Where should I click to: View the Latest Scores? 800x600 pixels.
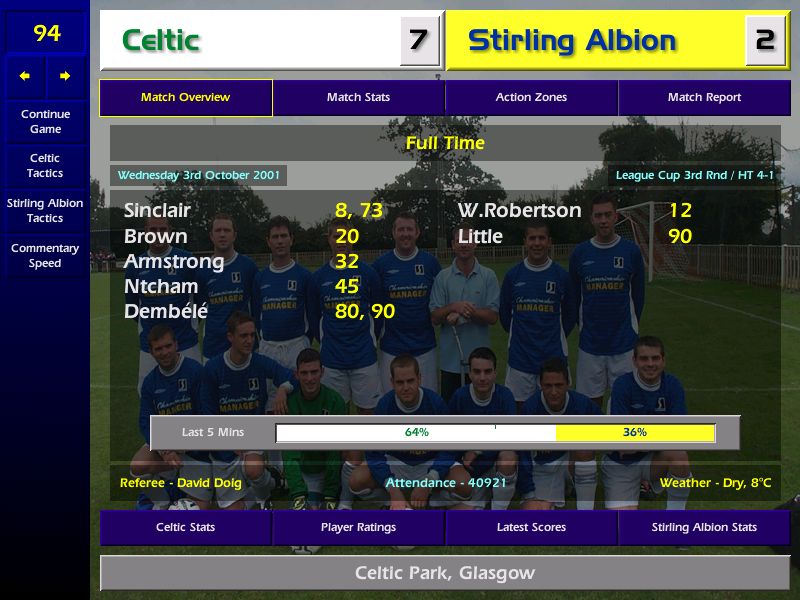[531, 527]
